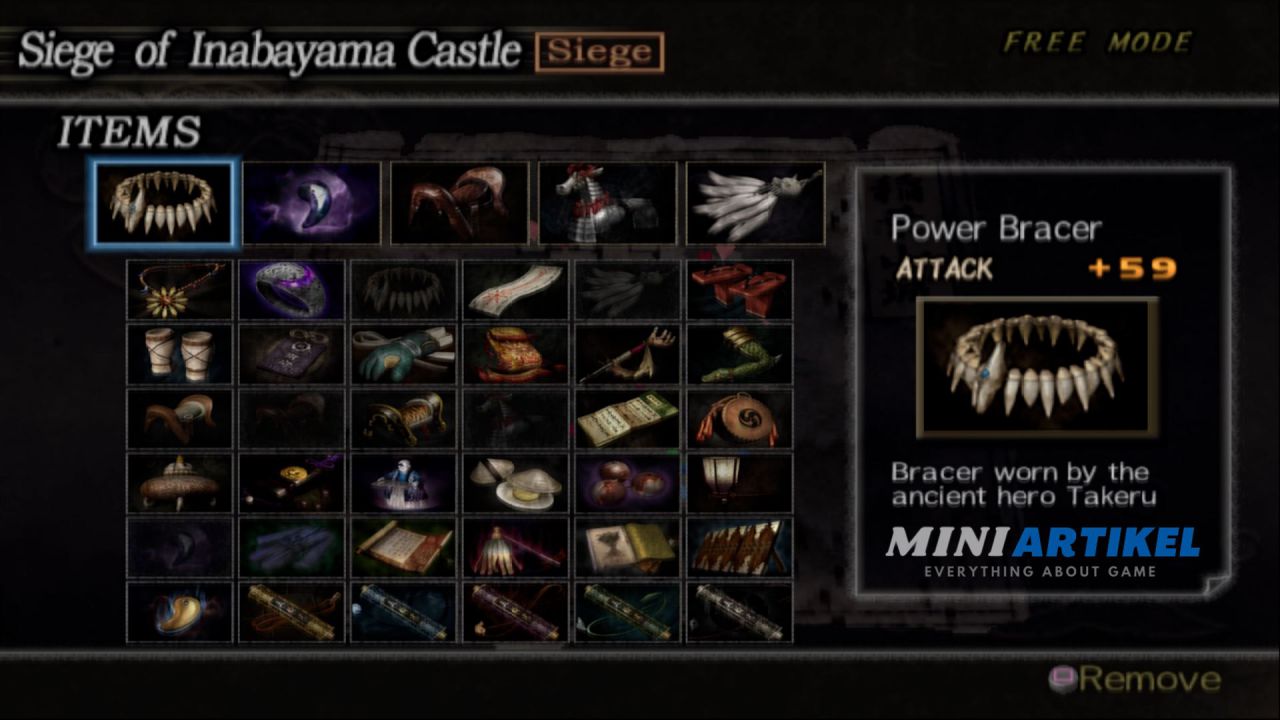The width and height of the screenshot is (1280, 720).
Task: Select the flute item in the grid
Action: click(625, 354)
